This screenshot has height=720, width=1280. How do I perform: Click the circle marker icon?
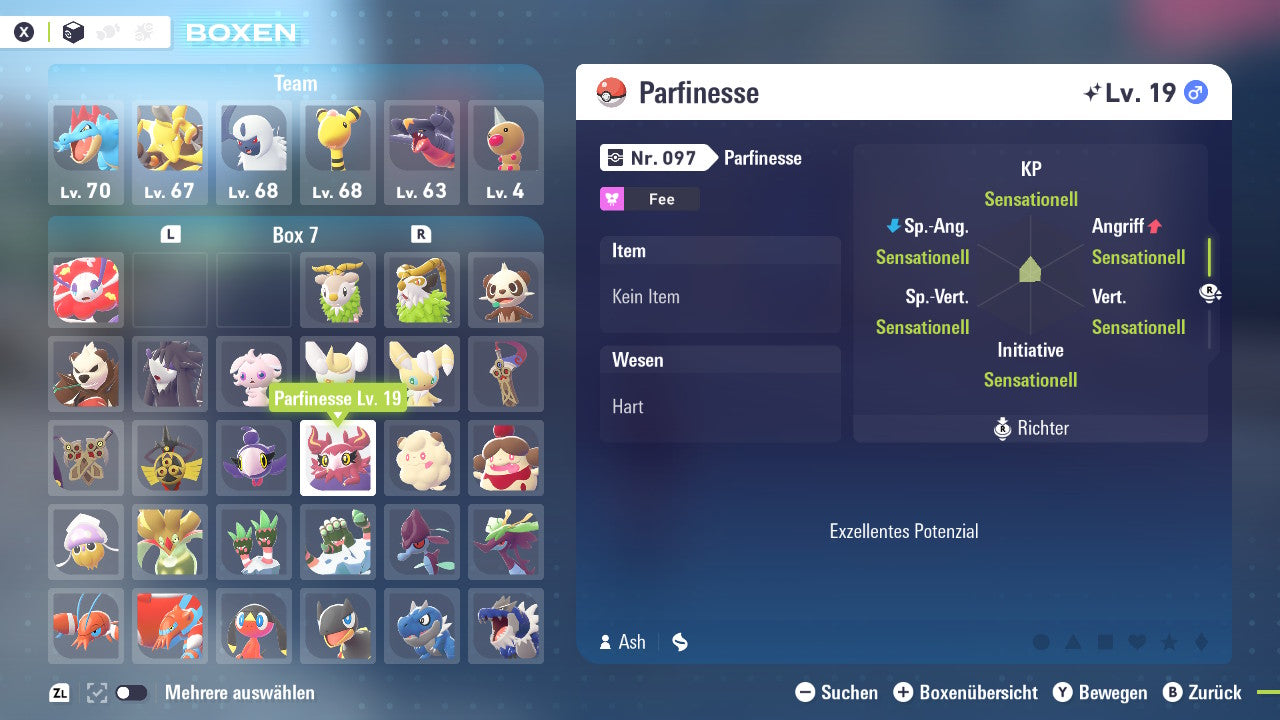[1041, 642]
